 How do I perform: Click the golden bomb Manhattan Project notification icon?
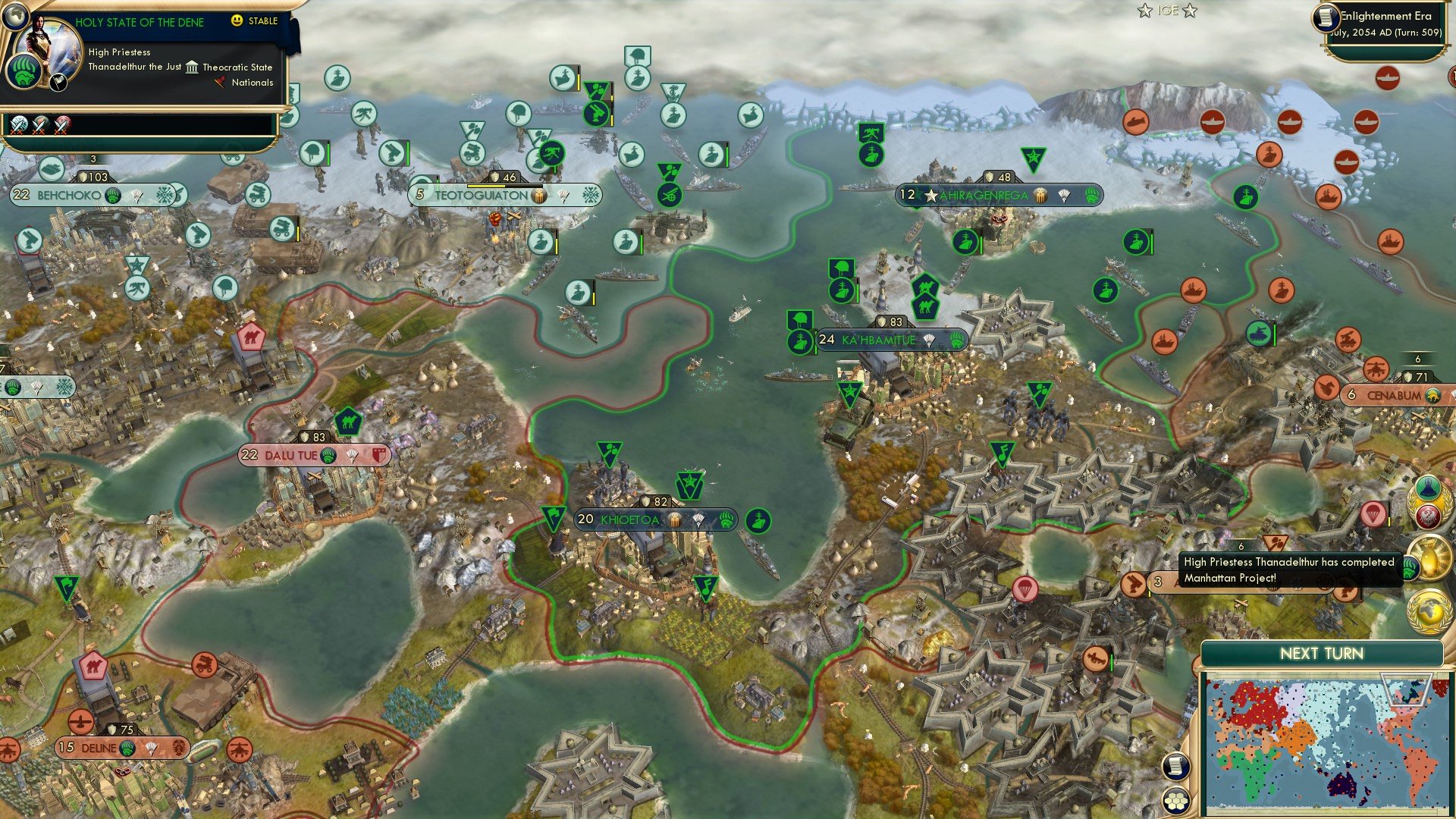click(1430, 558)
